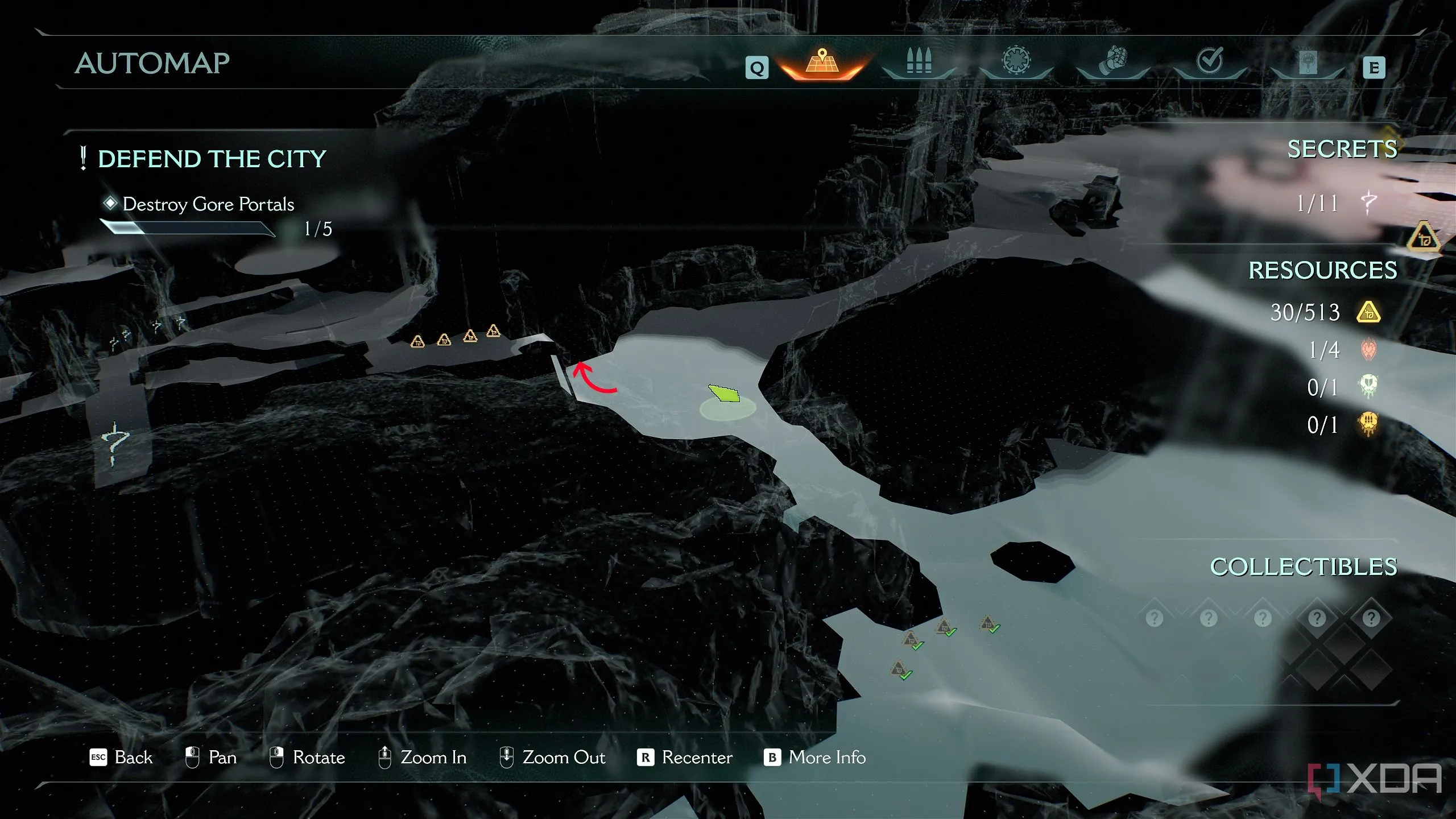
Task: Select the Defend the City objective tracker
Action: tap(212, 159)
